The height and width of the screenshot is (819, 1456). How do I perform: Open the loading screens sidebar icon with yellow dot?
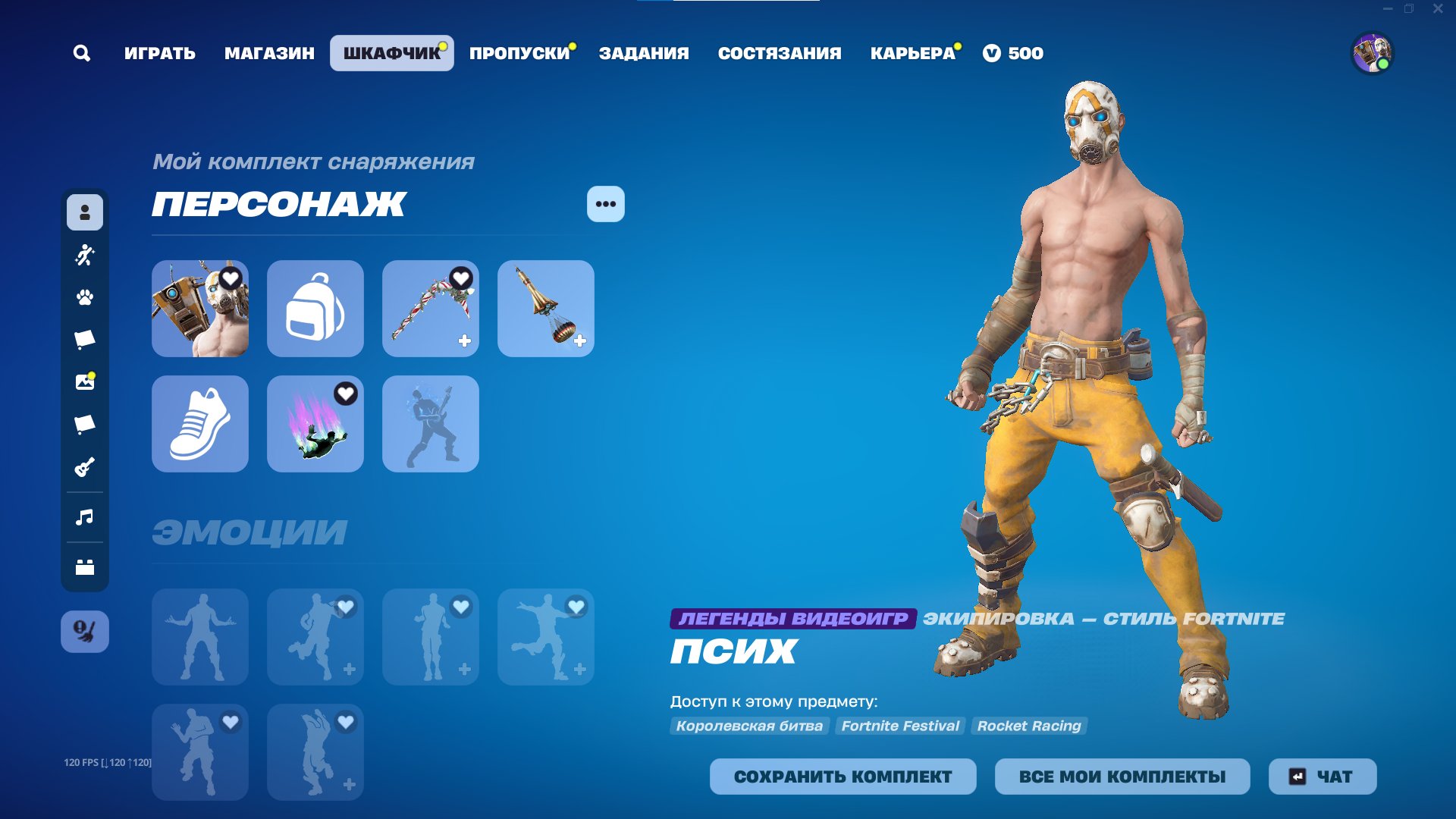[84, 381]
